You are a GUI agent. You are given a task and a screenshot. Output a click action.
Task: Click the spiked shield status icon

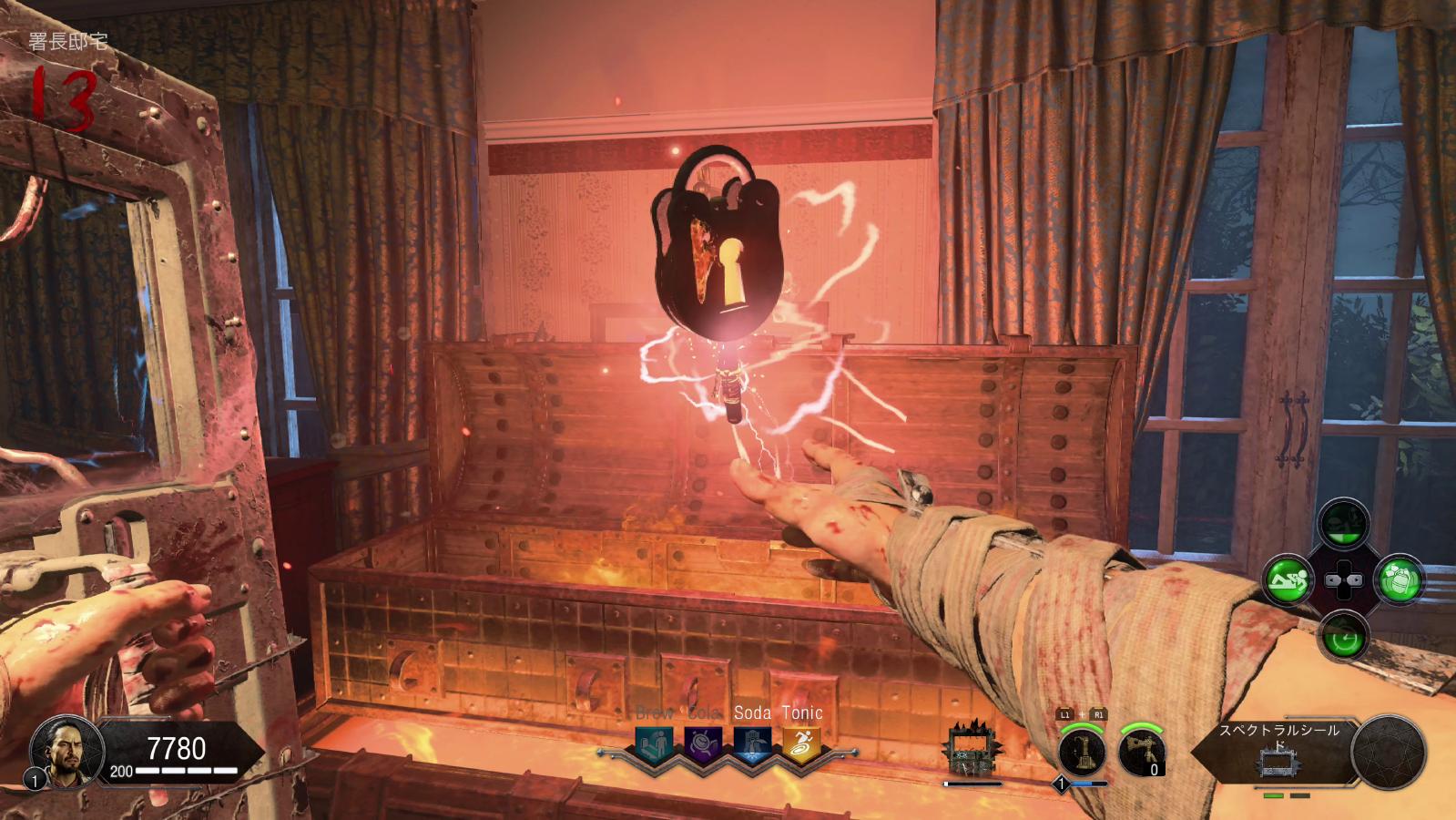[970, 752]
